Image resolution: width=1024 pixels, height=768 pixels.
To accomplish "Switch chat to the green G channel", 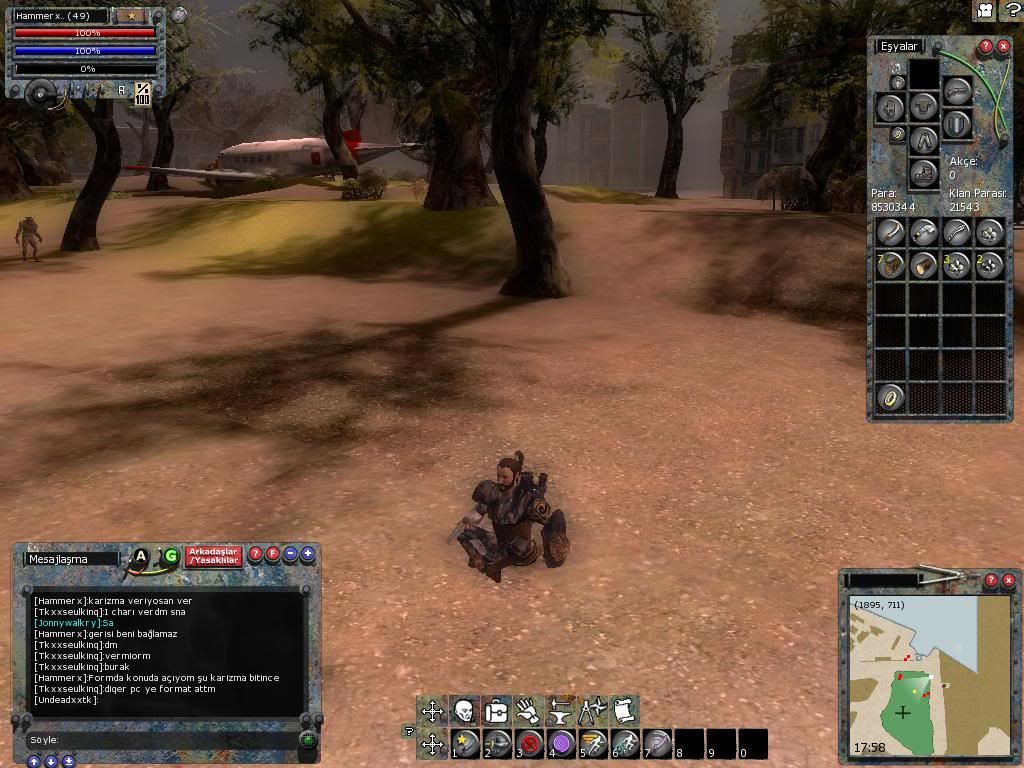I will [x=171, y=556].
